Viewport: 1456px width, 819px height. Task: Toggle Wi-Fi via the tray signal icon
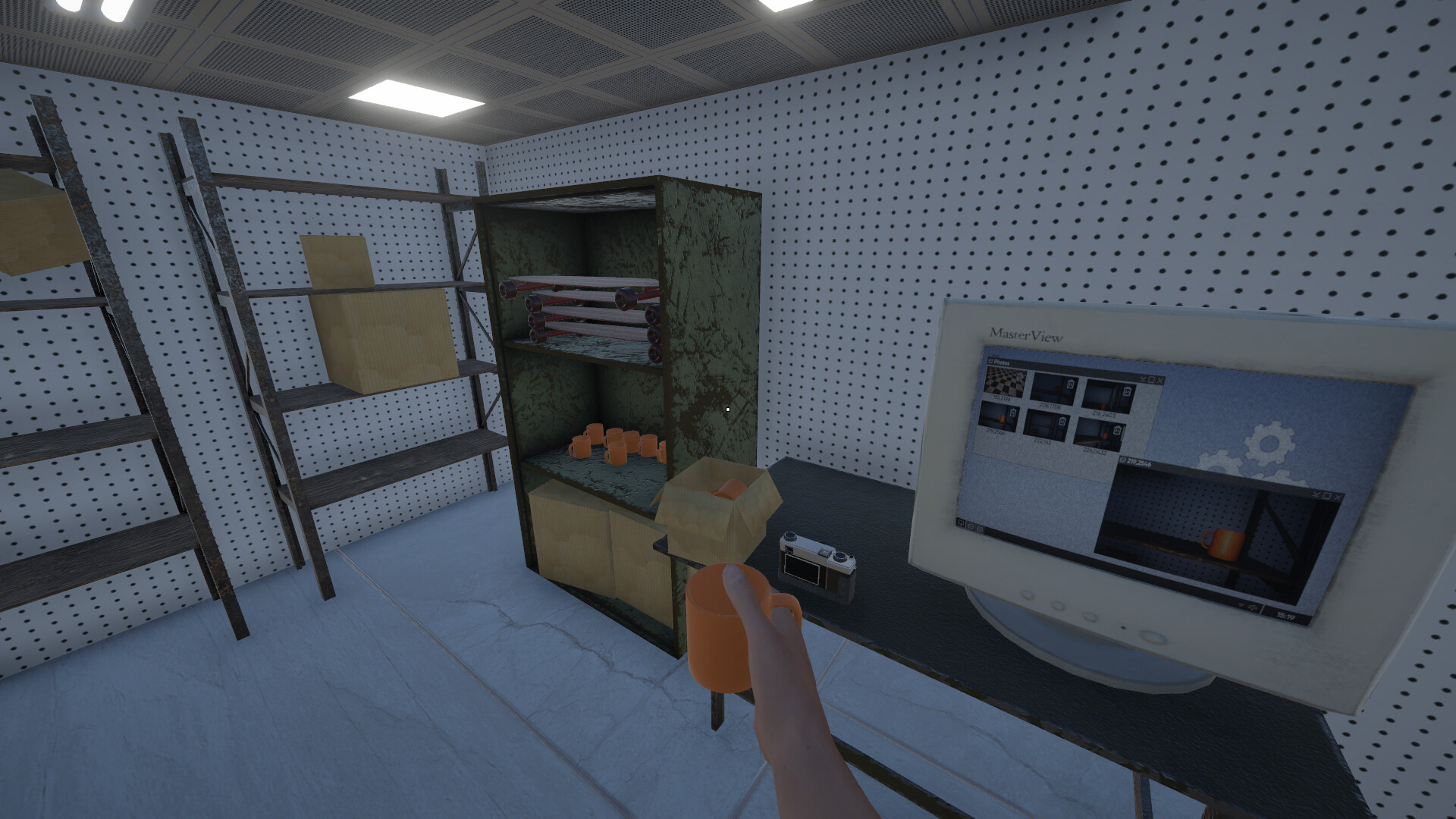[1240, 607]
